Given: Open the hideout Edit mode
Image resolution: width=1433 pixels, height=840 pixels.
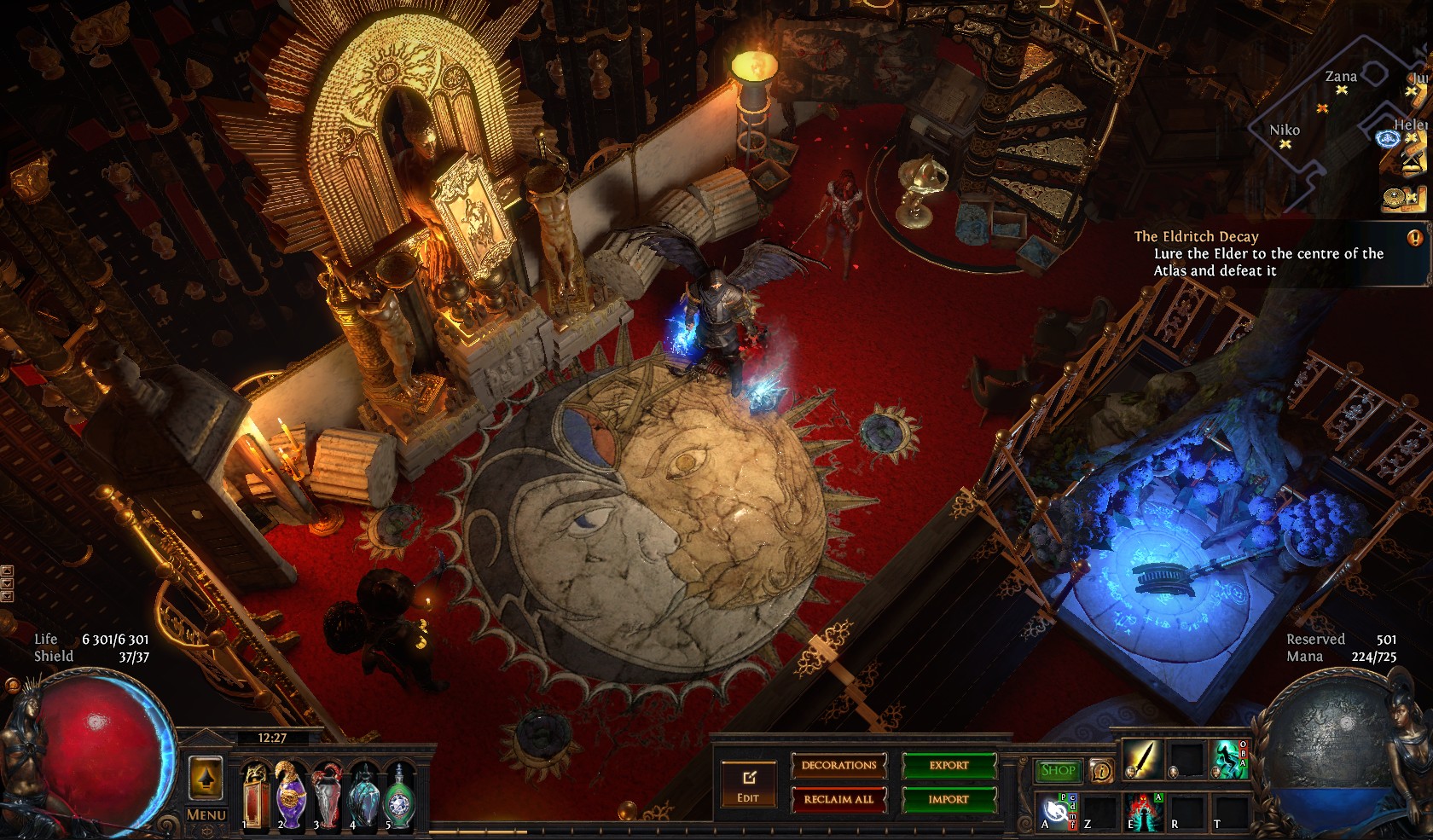Looking at the screenshot, I should [x=748, y=784].
